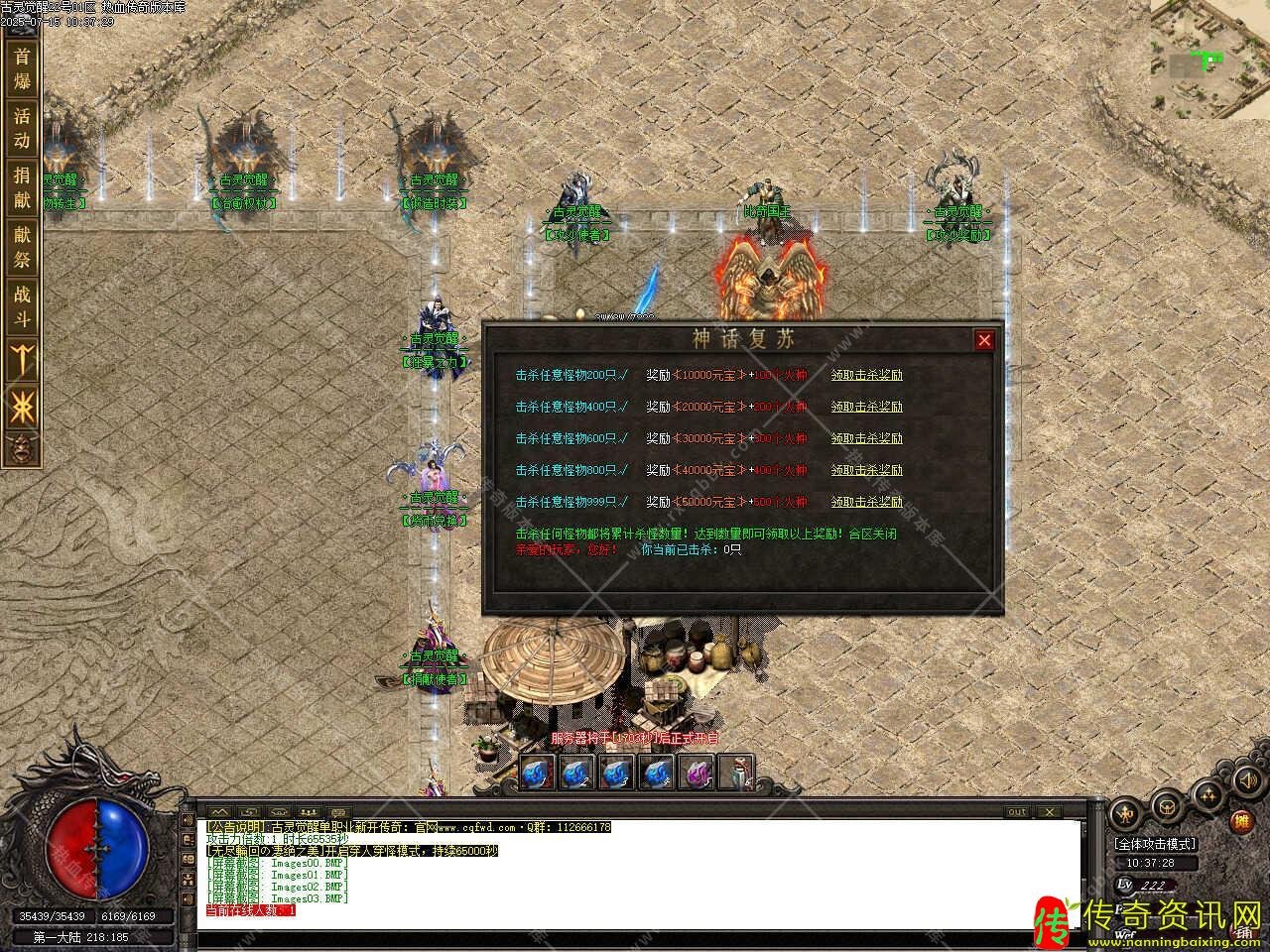1270x952 pixels.
Task: Click the golden arrow rune sidebar button
Action: [x=22, y=359]
